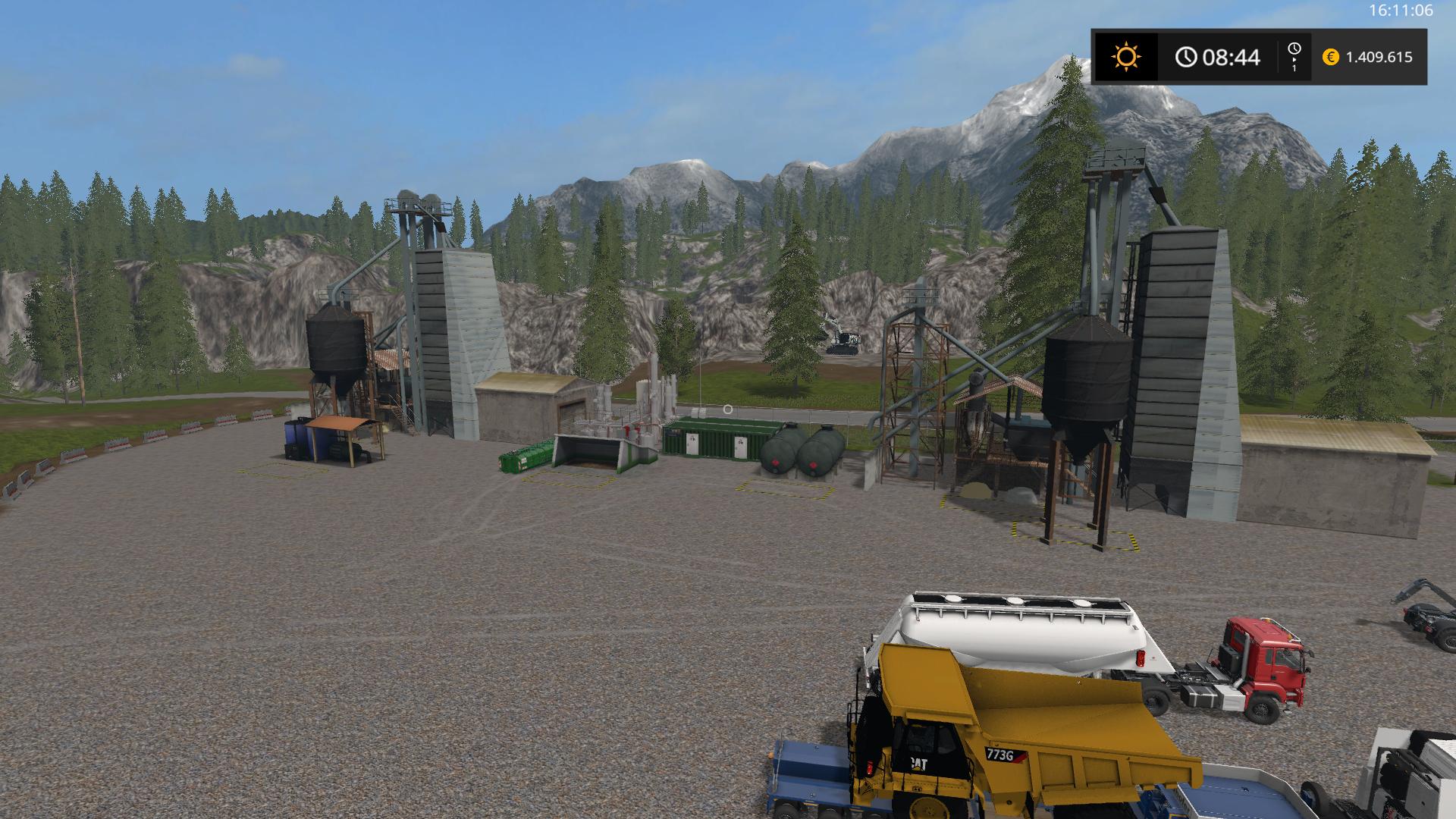Click the sunny weather icon
Image resolution: width=1456 pixels, height=819 pixels.
[x=1125, y=57]
